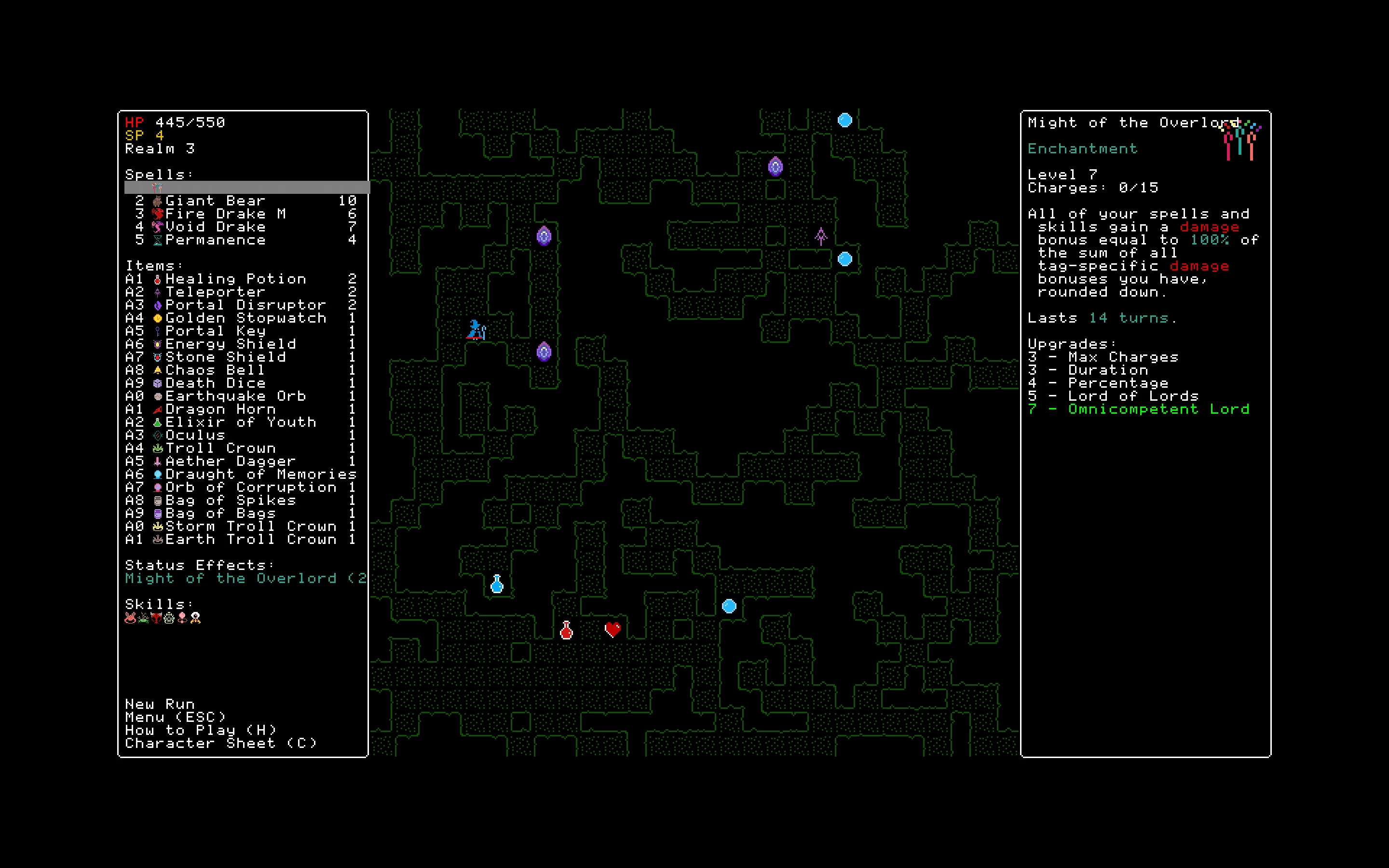Select the Void Drake spell
This screenshot has height=868, width=1389.
click(215, 227)
